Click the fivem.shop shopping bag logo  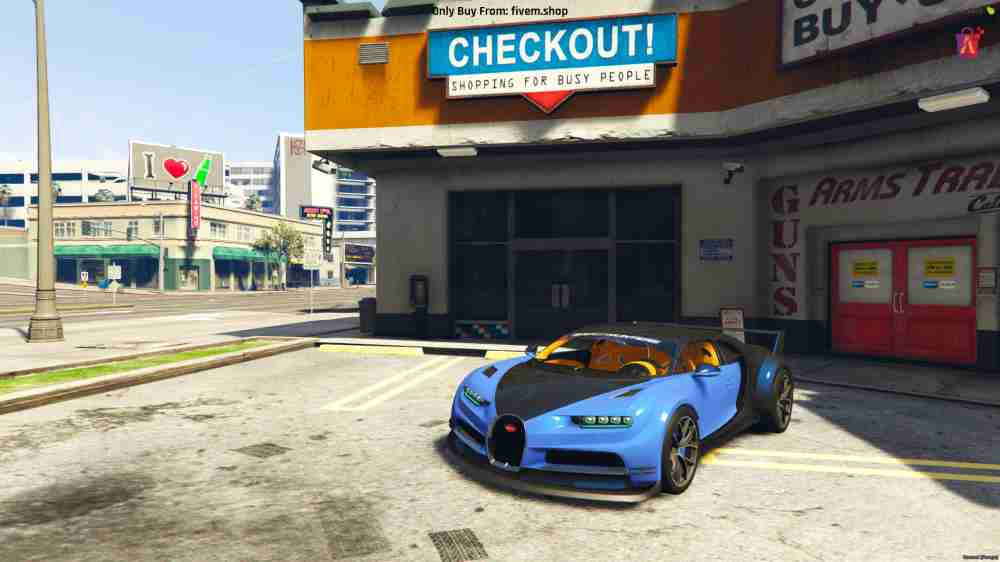click(969, 41)
